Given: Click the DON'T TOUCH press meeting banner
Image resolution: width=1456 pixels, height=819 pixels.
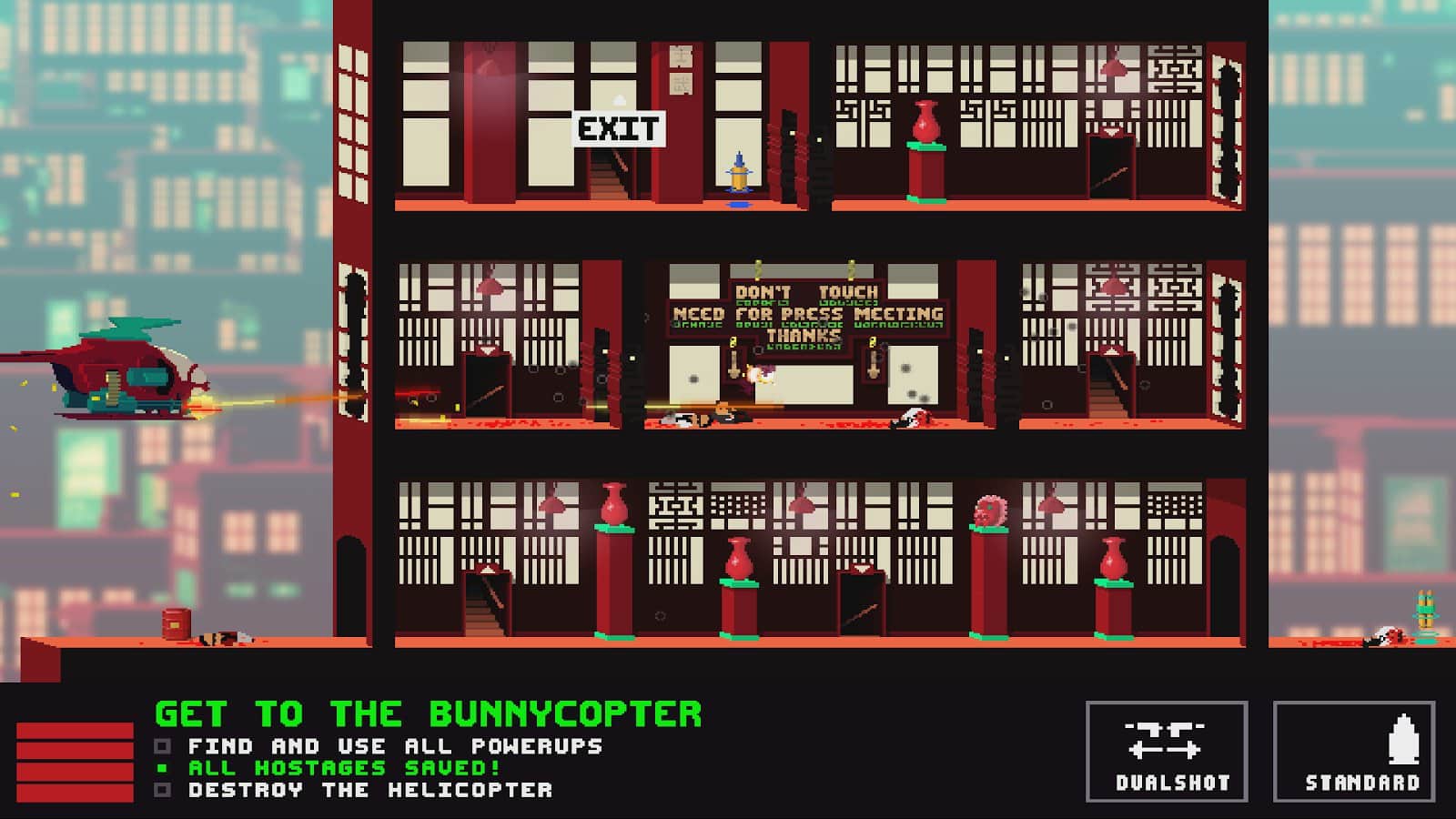Looking at the screenshot, I should 805,314.
